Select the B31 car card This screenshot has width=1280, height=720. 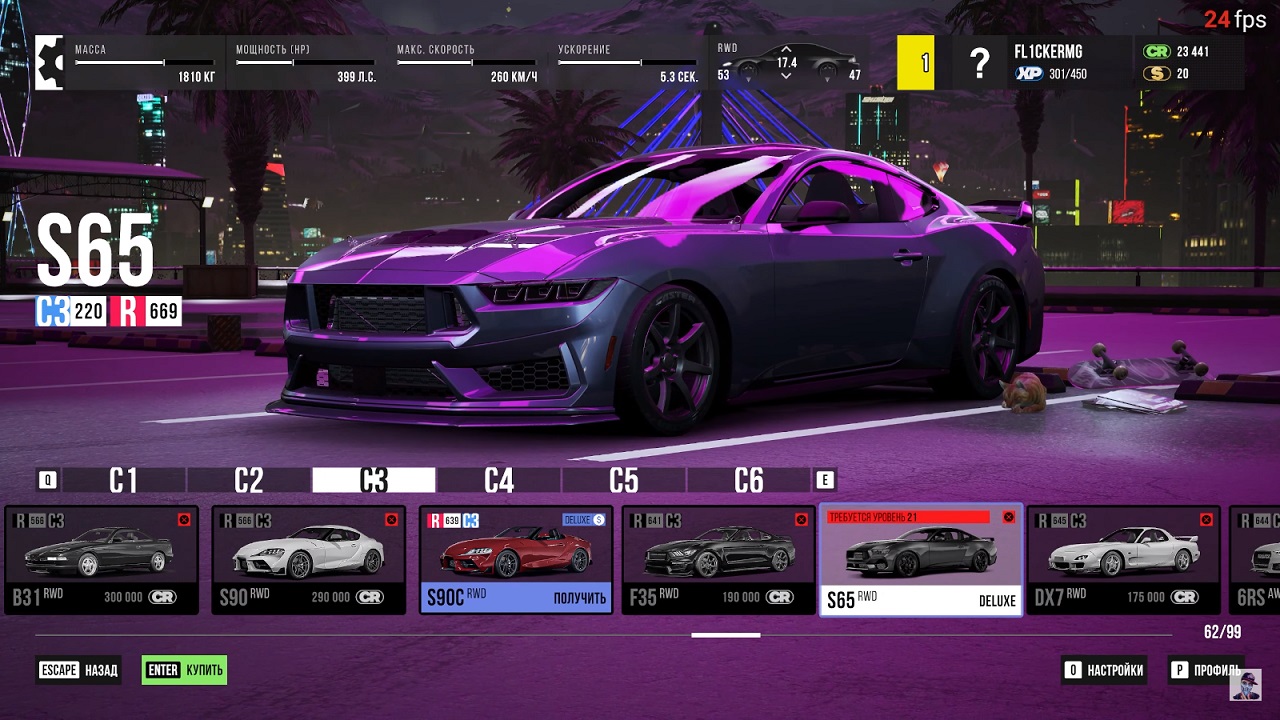101,559
